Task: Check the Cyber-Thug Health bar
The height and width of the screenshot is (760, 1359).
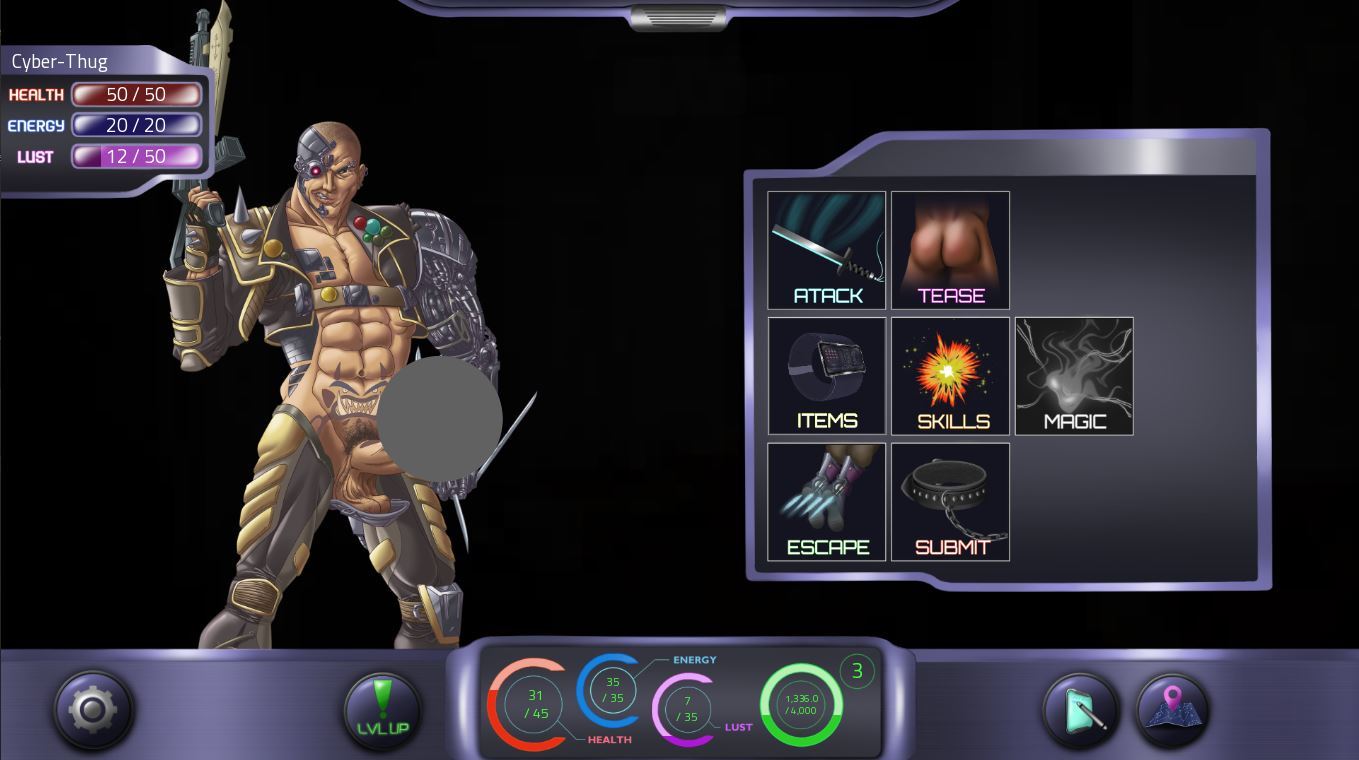Action: tap(137, 94)
